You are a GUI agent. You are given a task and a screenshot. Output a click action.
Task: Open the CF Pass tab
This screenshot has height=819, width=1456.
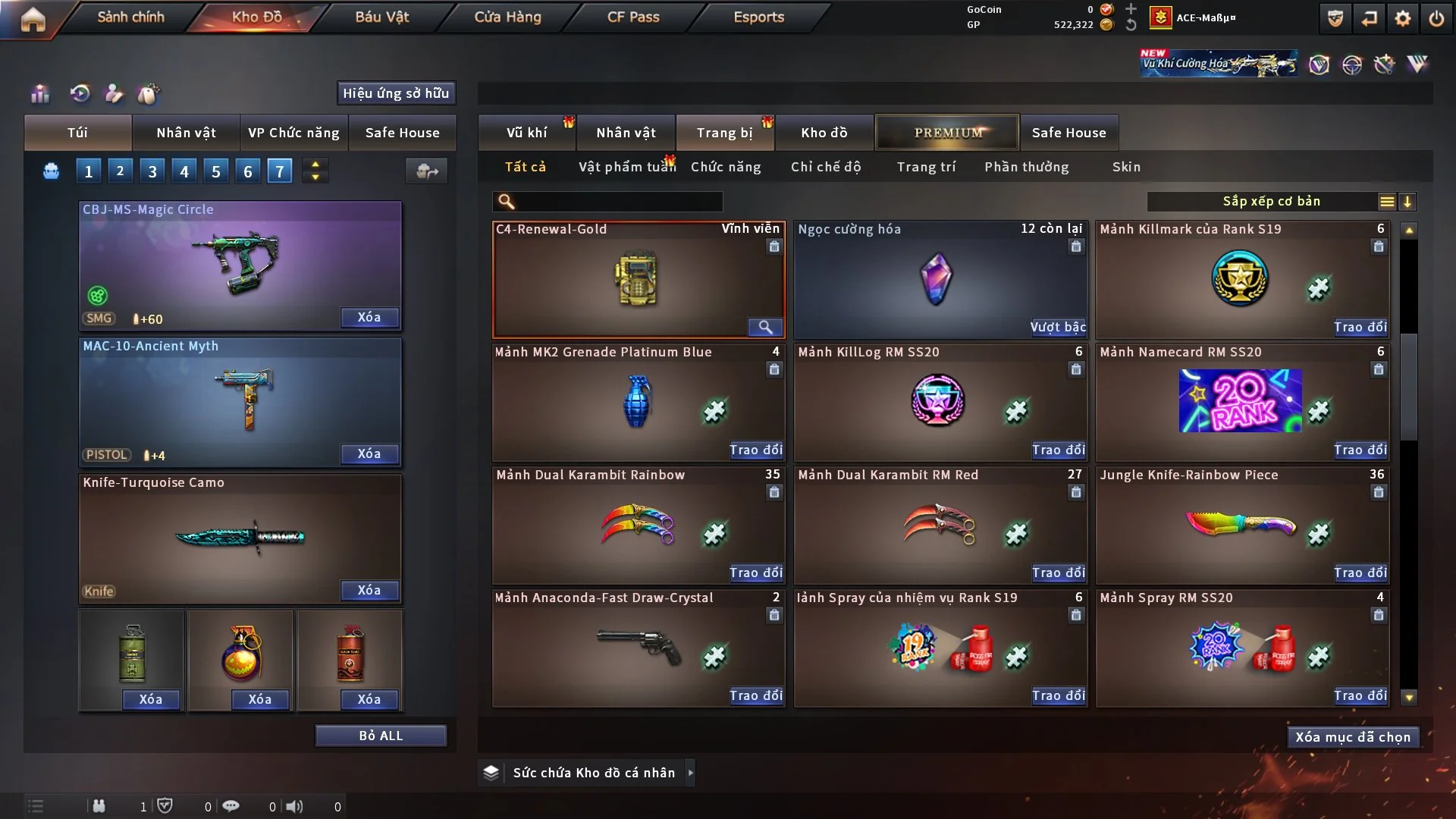(x=633, y=17)
